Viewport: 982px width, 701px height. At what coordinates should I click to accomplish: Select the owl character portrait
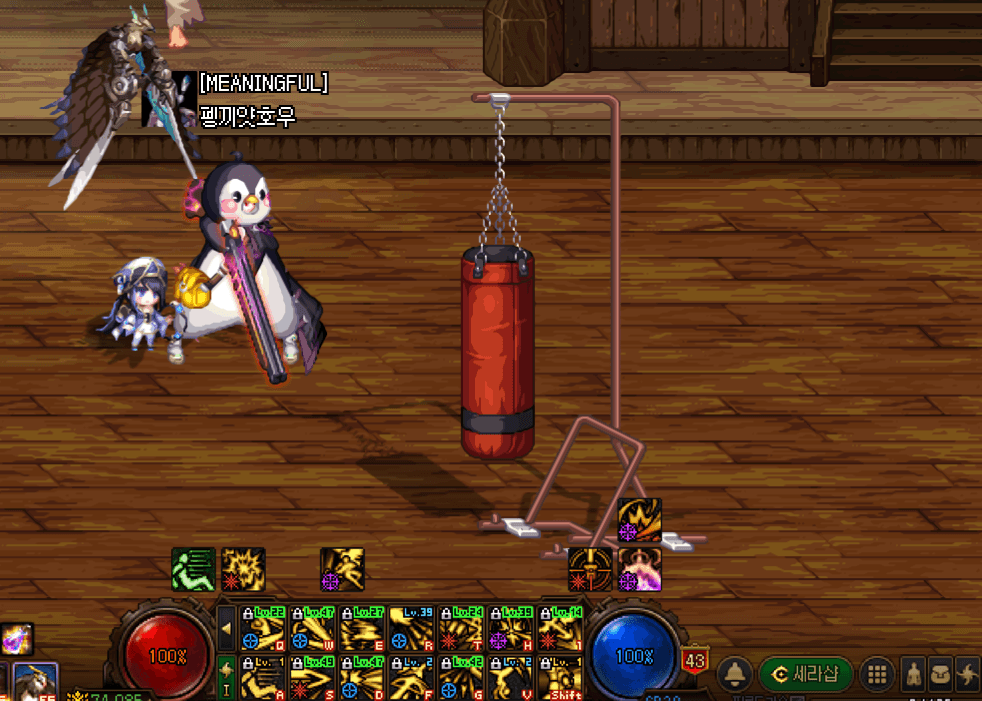point(35,682)
